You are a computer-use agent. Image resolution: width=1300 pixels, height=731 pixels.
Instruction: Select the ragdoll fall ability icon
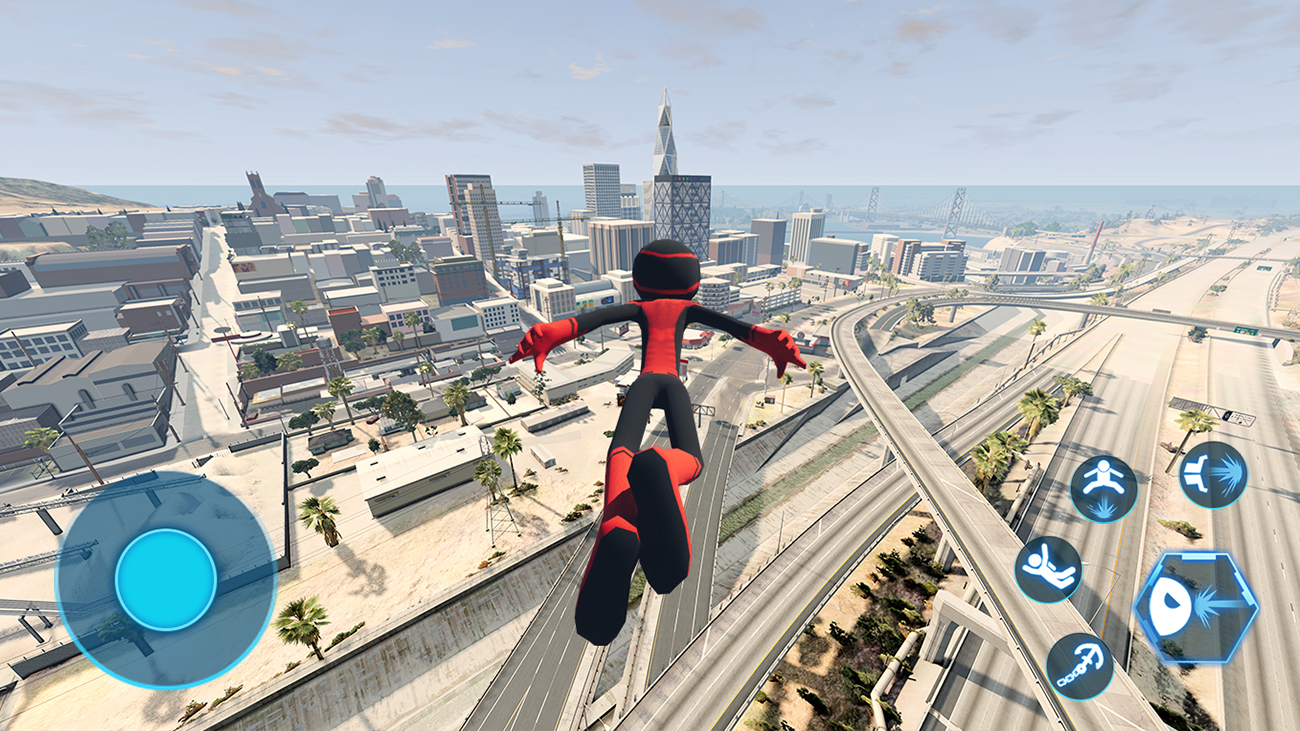(x=1048, y=570)
